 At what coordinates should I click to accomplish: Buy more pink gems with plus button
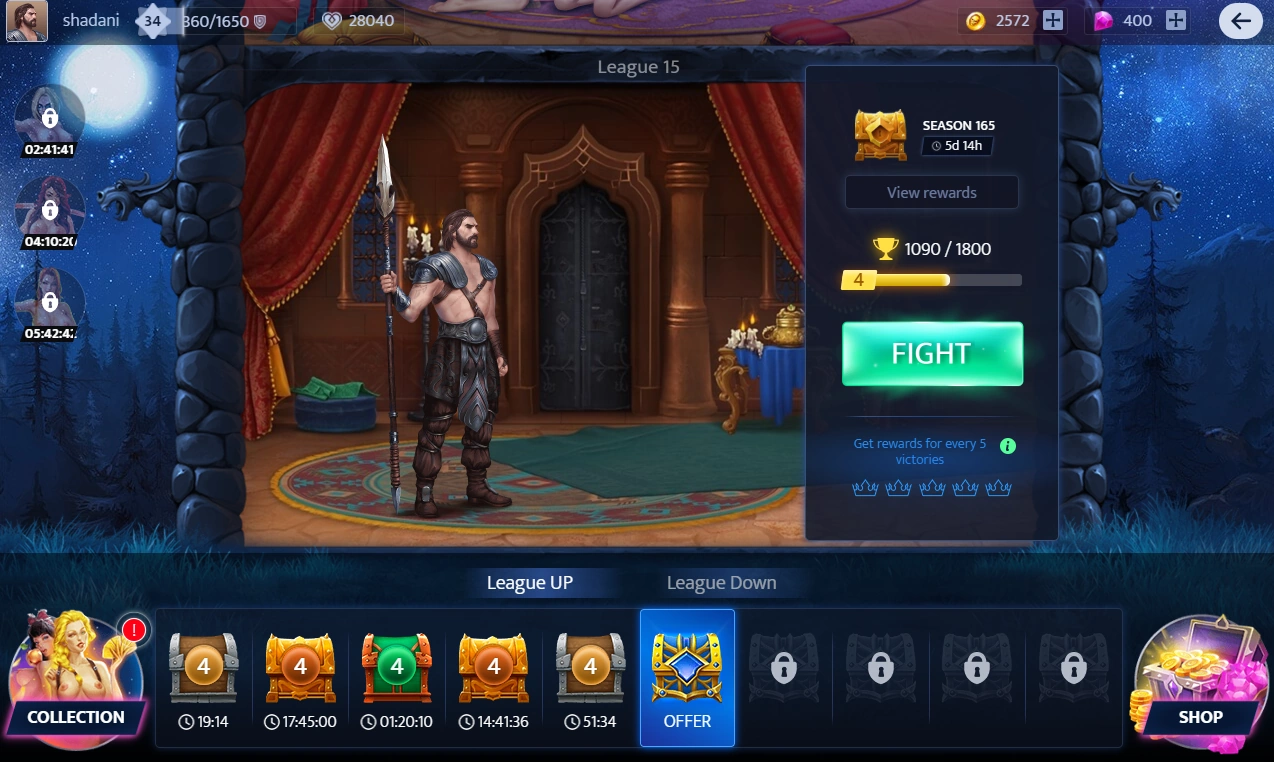coord(1176,21)
